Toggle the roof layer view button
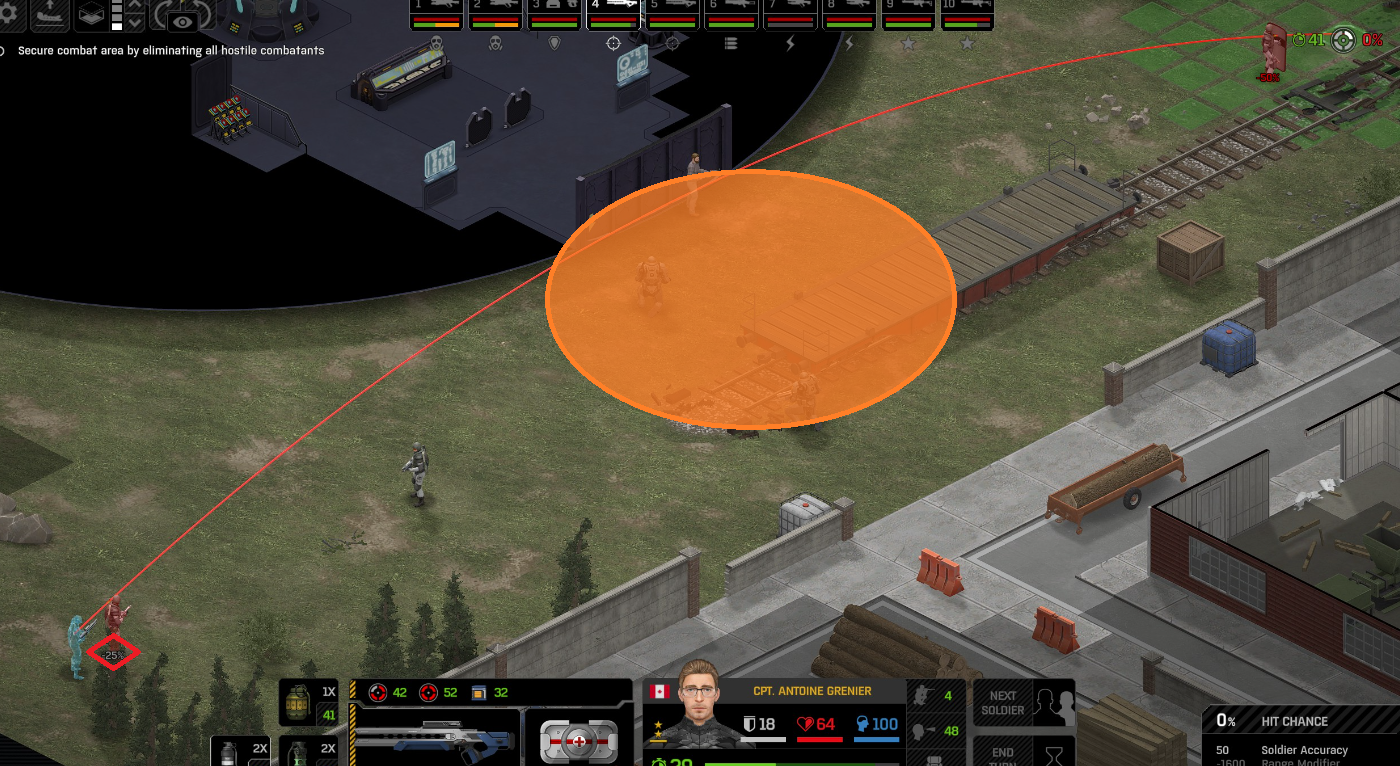Screen dimensions: 1400x766 point(92,14)
